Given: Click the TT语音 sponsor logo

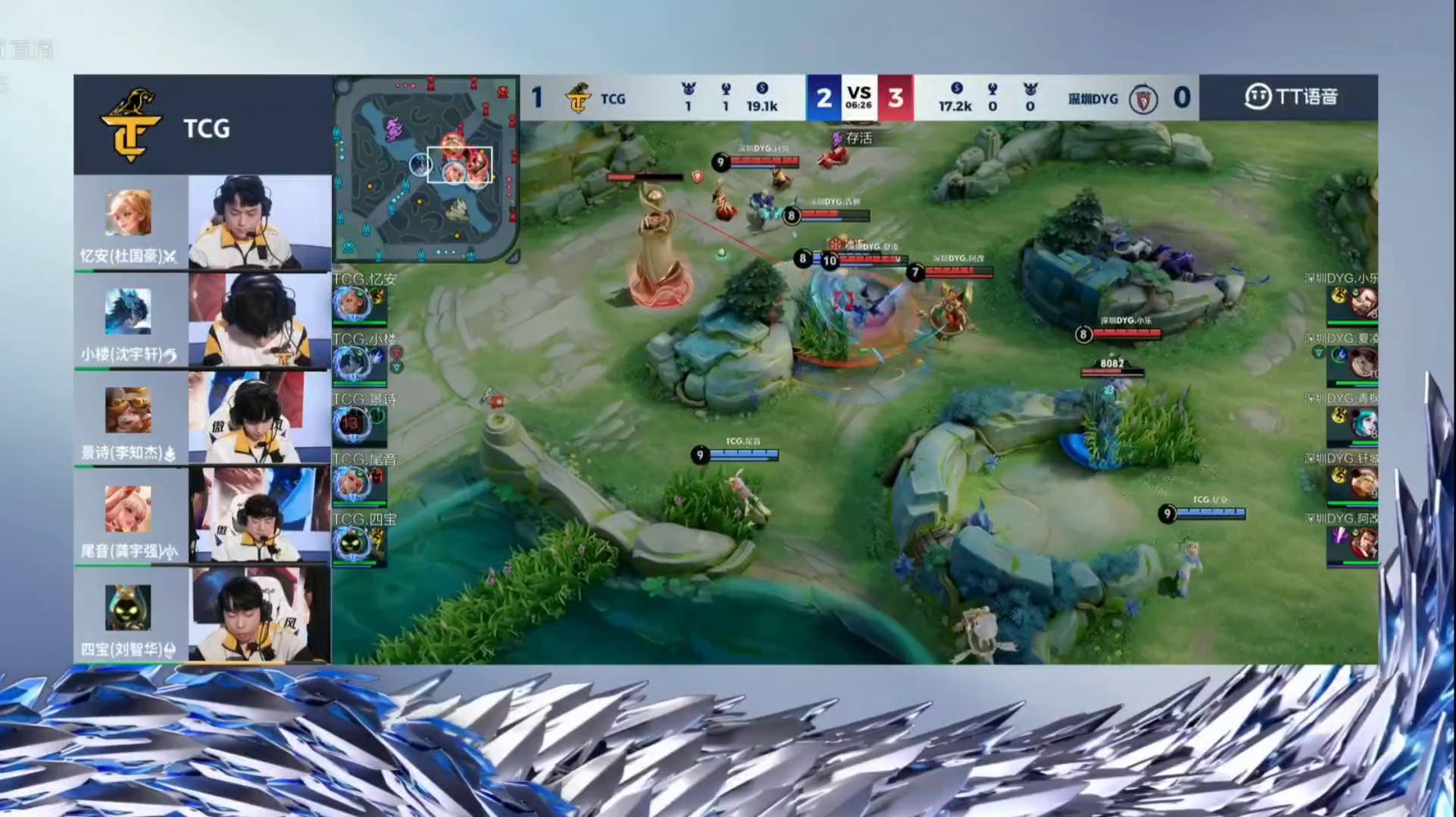Looking at the screenshot, I should click(1290, 97).
